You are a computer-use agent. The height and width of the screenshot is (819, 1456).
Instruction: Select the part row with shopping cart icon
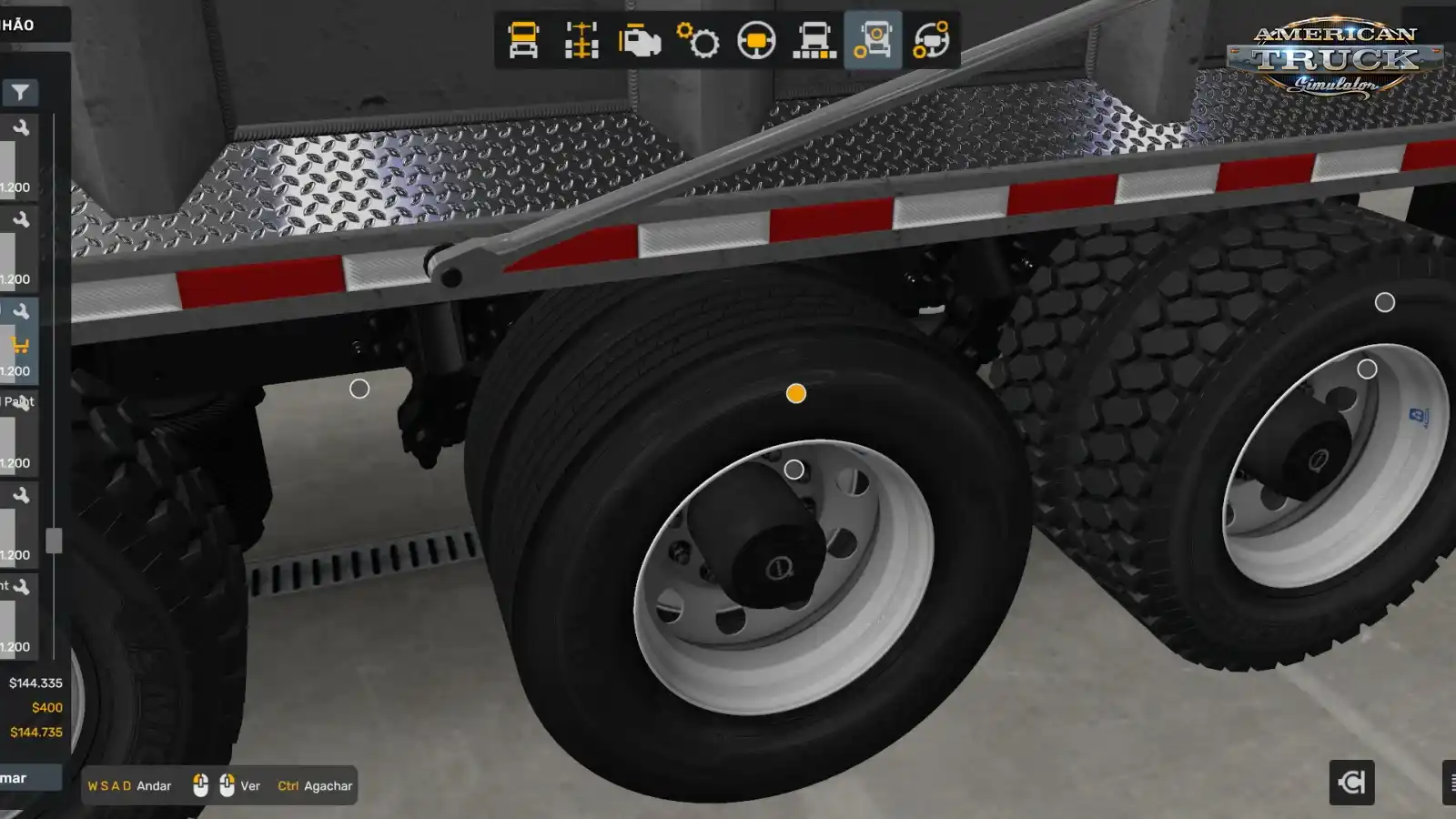coord(18,341)
